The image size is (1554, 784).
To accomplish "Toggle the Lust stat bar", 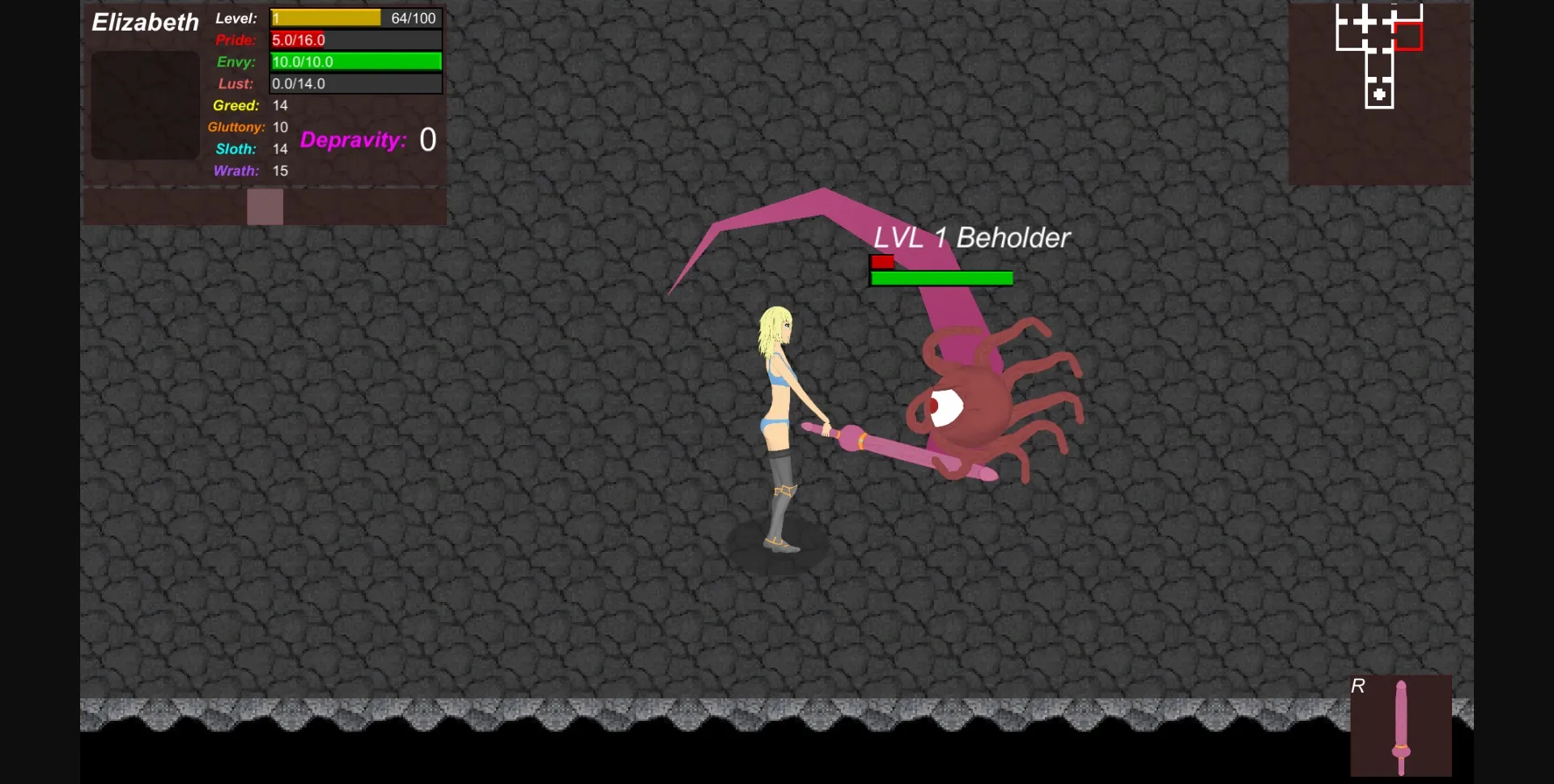I will tap(355, 83).
